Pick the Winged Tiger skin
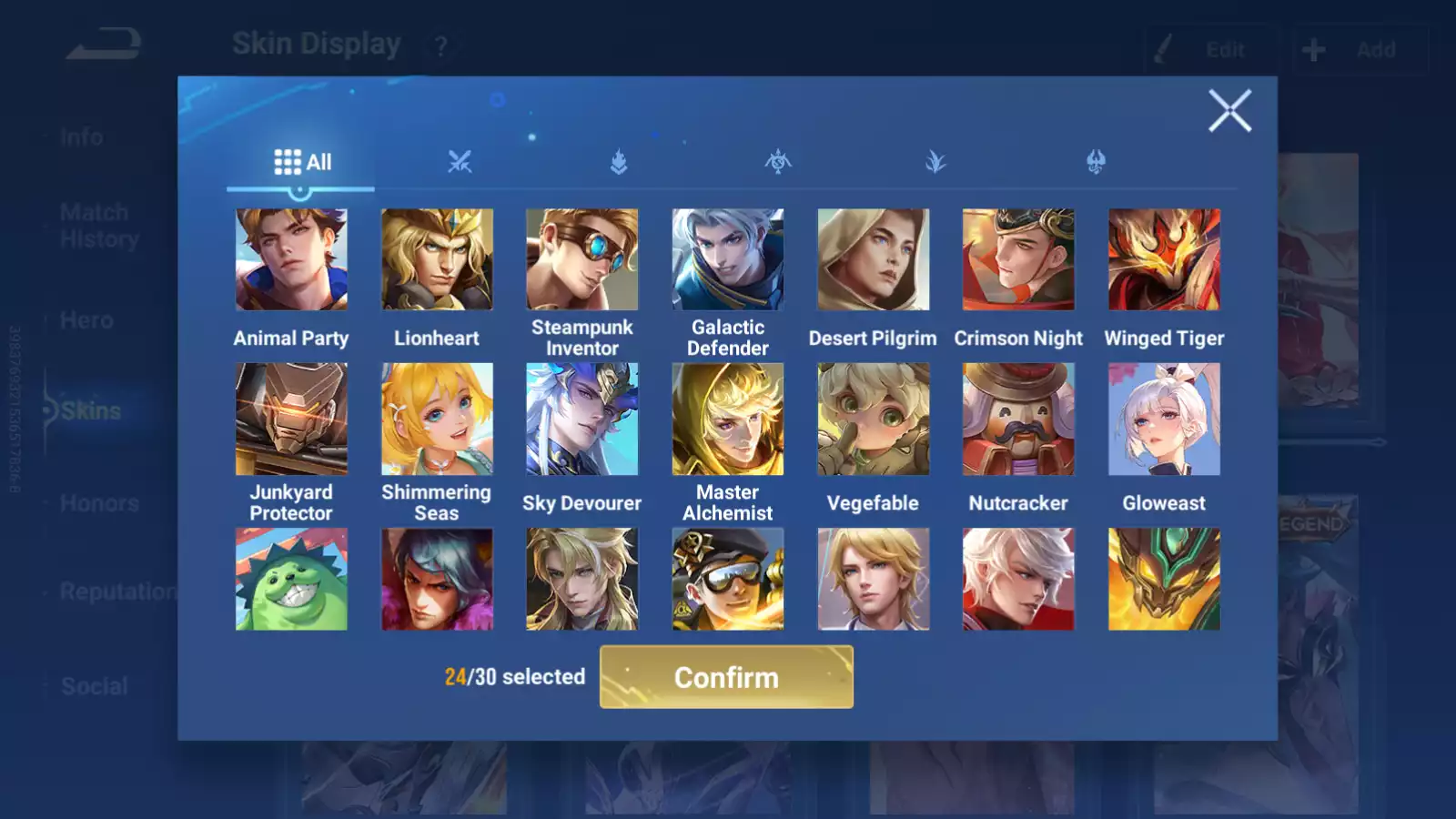 coord(1164,260)
